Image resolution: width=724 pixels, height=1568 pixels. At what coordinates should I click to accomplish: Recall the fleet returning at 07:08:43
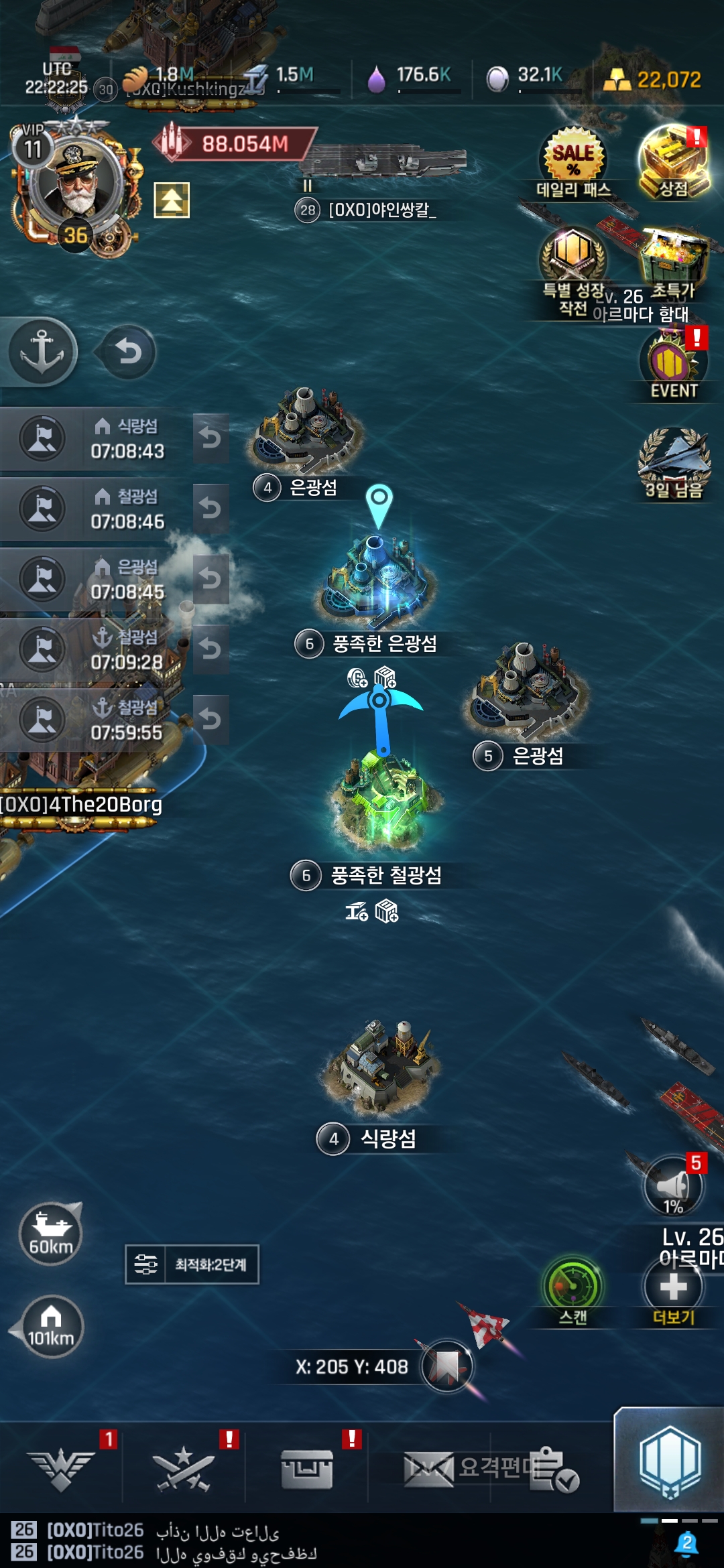(210, 438)
